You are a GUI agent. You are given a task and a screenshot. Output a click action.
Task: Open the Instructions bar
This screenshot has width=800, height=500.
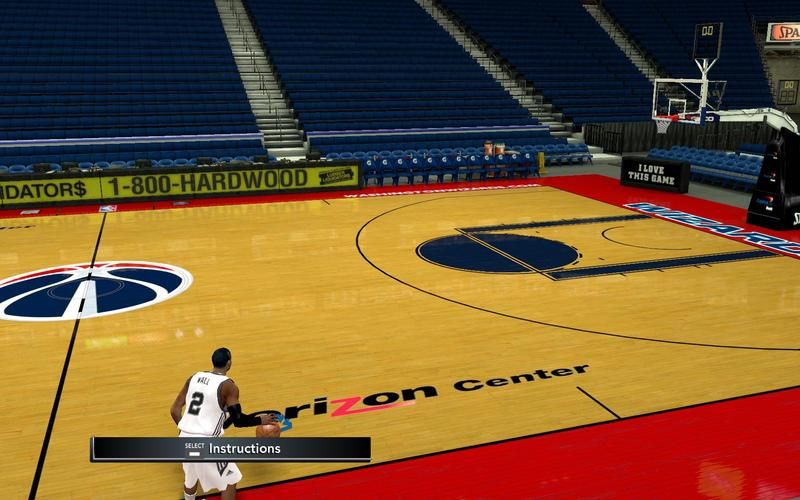point(231,449)
